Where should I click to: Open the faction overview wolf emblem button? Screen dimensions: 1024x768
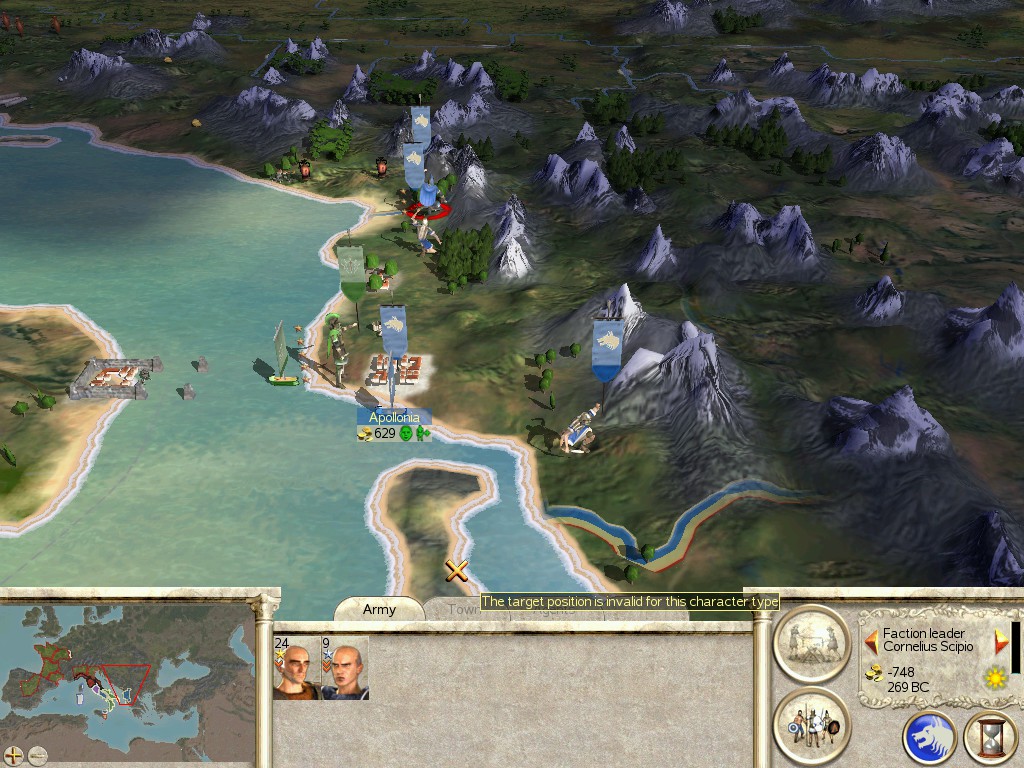[x=929, y=738]
